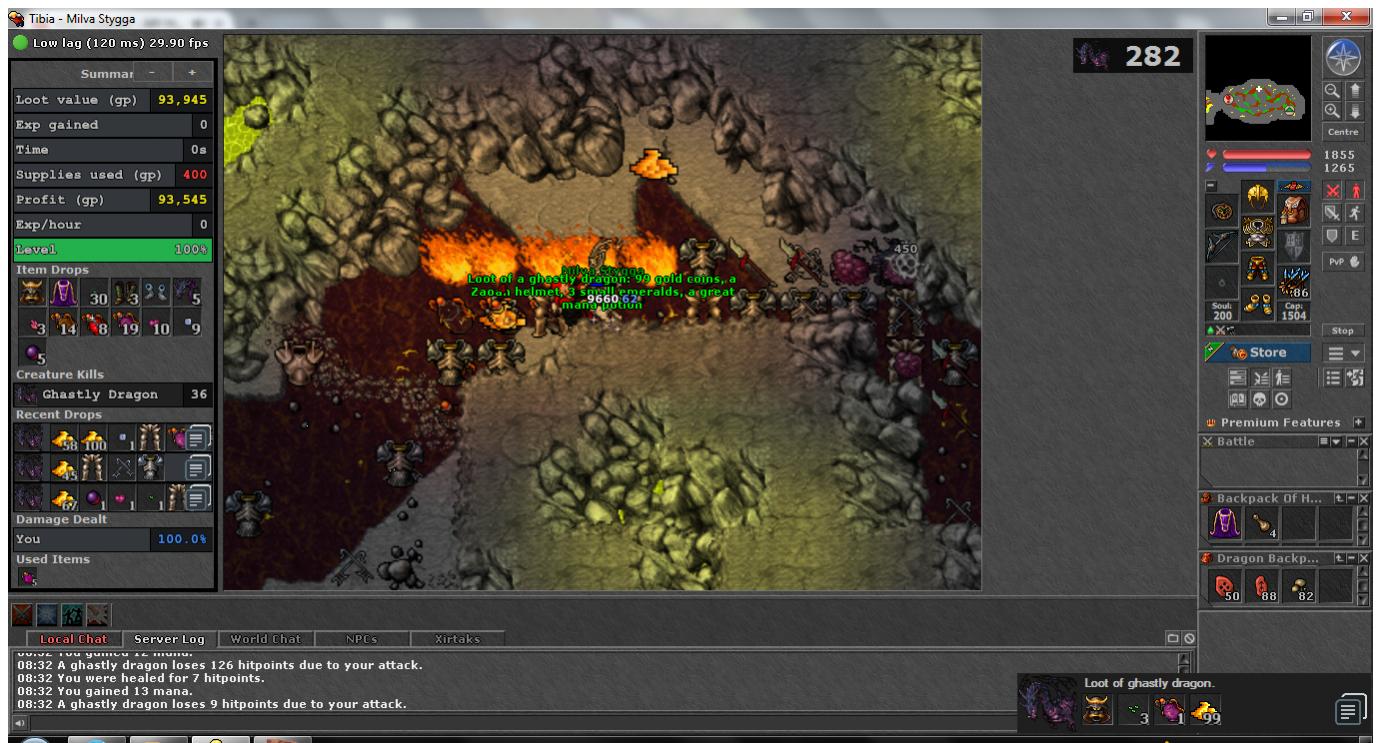Open the World Chat tab
This screenshot has height=743, width=1381.
(265, 638)
